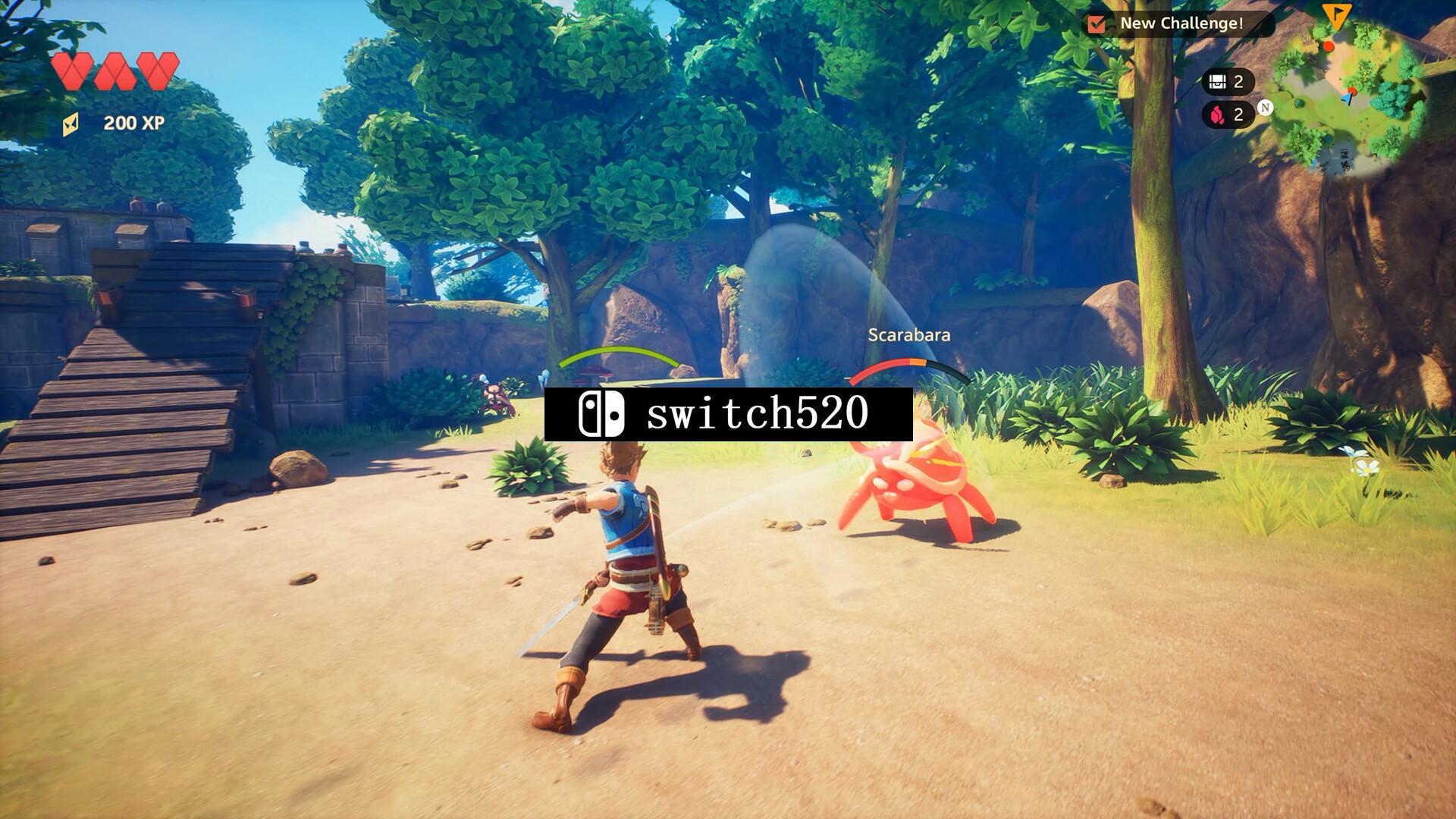Viewport: 1456px width, 819px height.
Task: Click the red objective dot on the minimap
Action: [1328, 47]
